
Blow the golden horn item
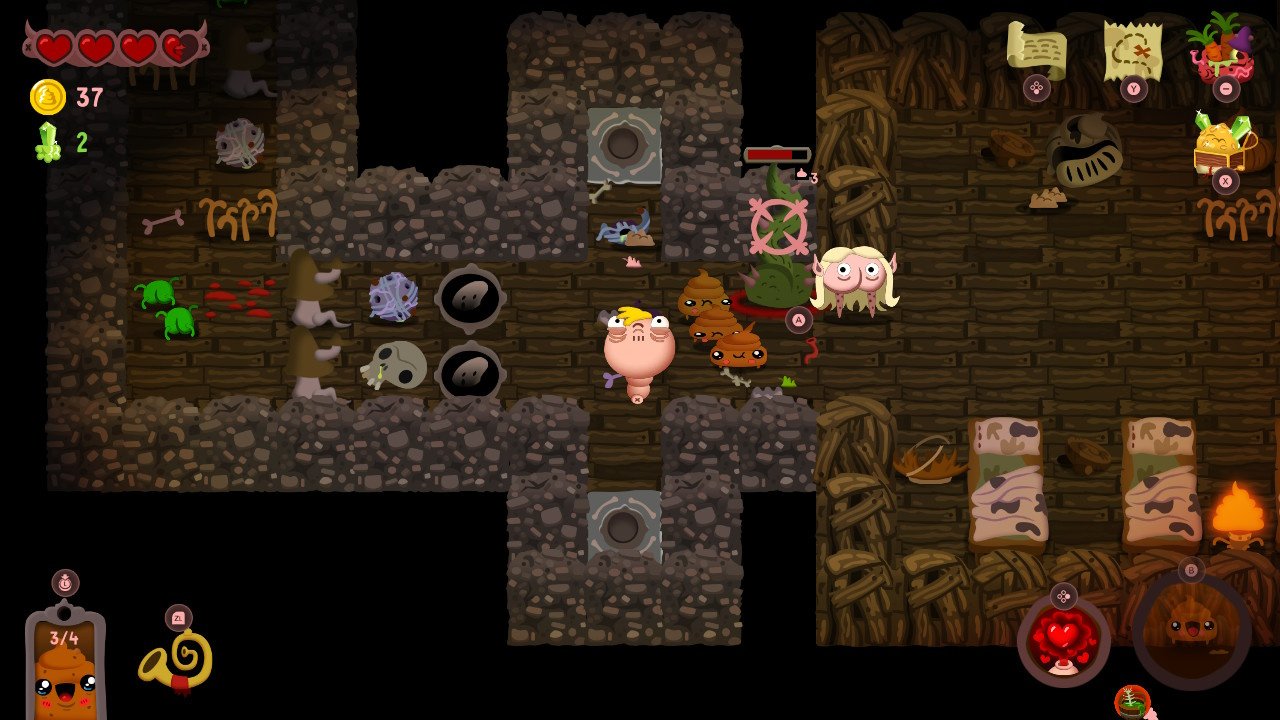coord(177,660)
